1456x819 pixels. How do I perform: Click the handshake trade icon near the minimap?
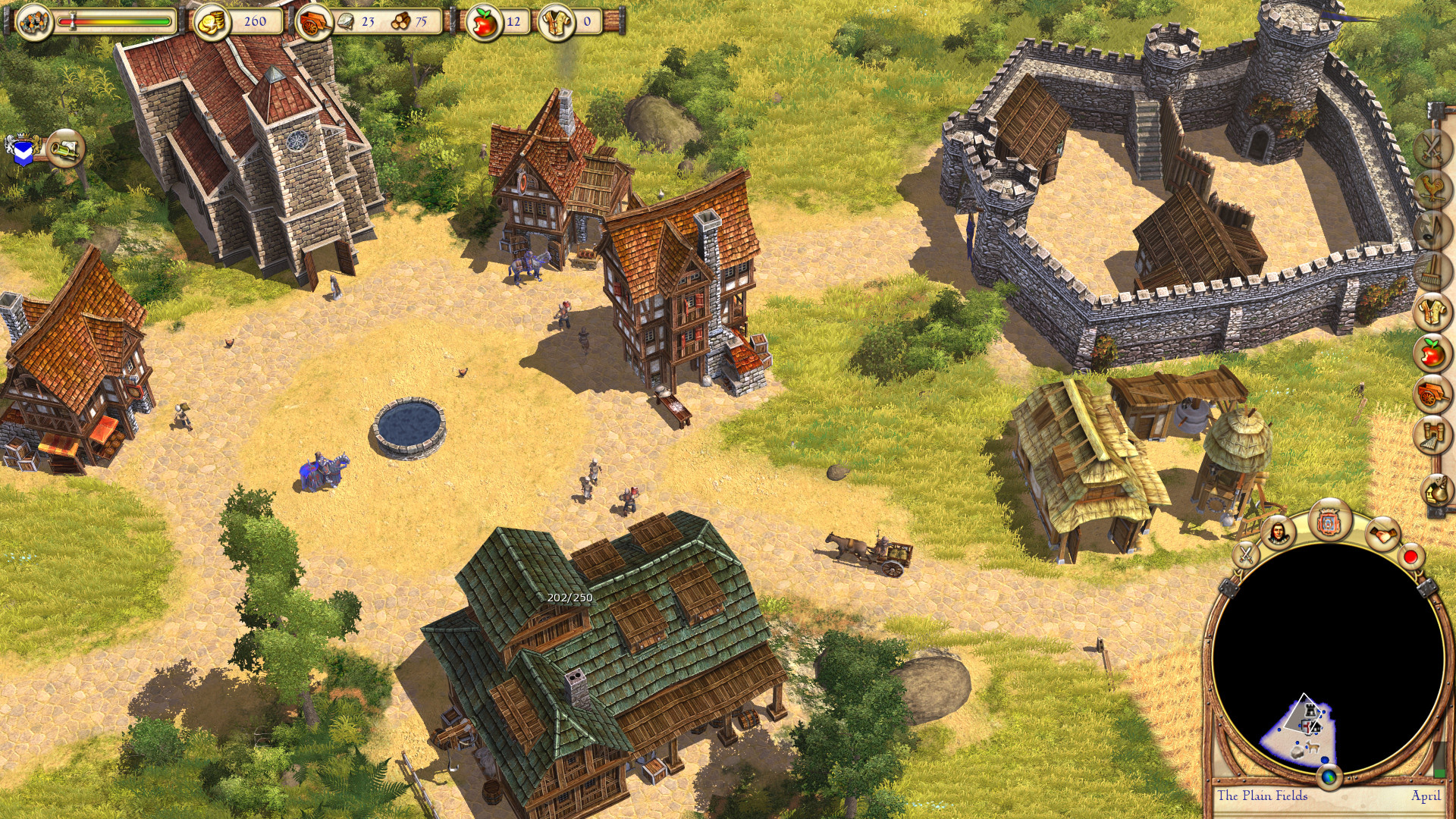click(1382, 534)
